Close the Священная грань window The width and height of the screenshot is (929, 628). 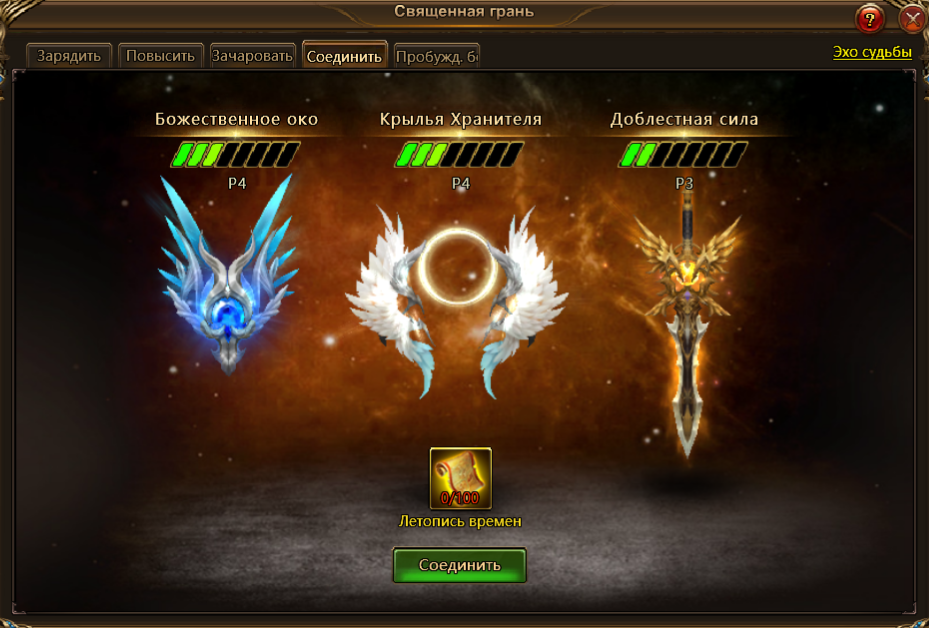913,19
